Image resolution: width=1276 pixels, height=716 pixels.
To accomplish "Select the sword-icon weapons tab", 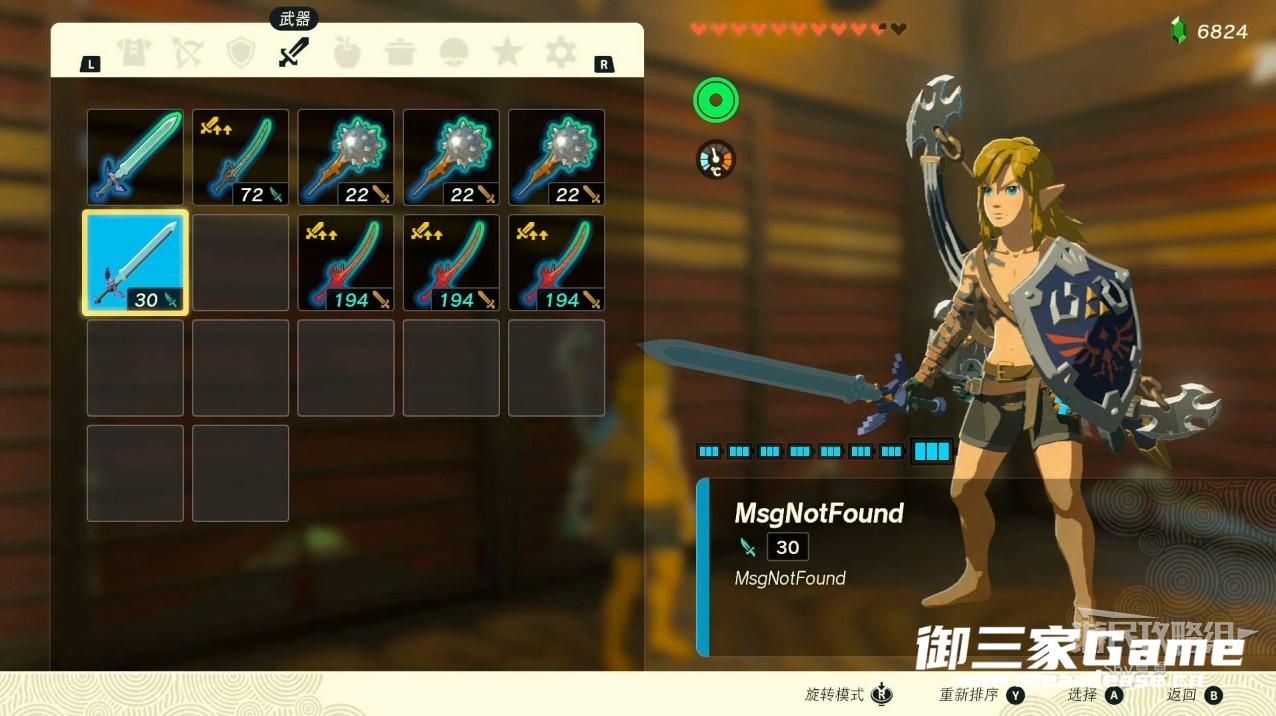I will coord(293,52).
